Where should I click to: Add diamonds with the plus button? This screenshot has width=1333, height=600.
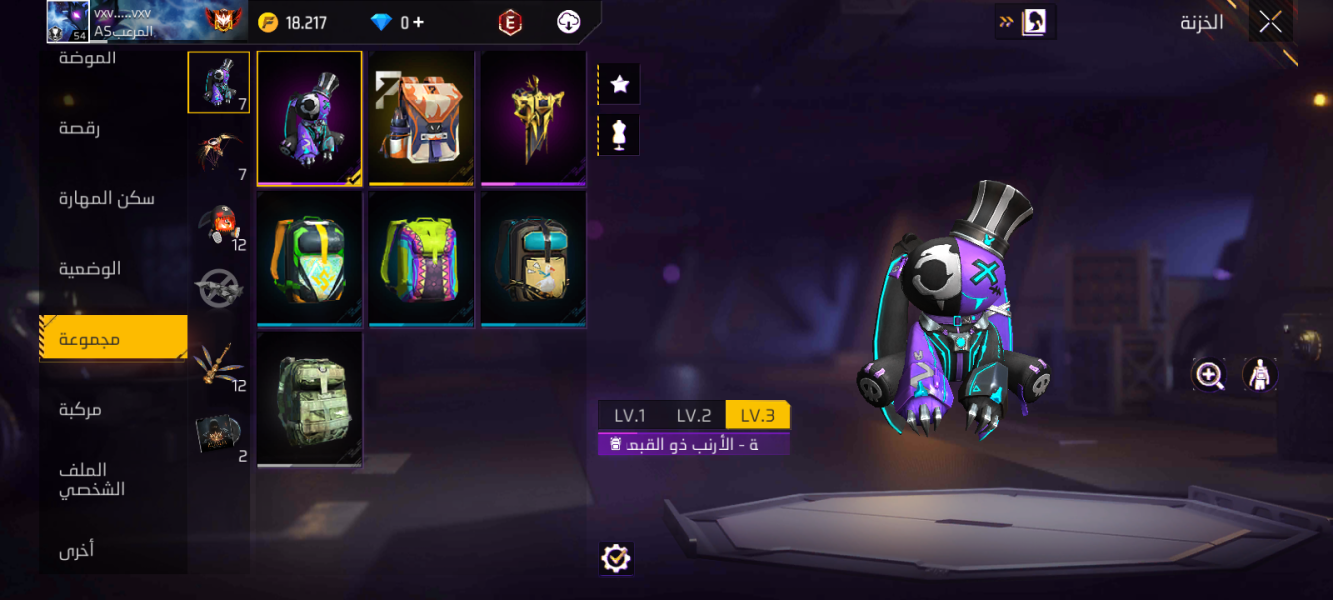(417, 22)
